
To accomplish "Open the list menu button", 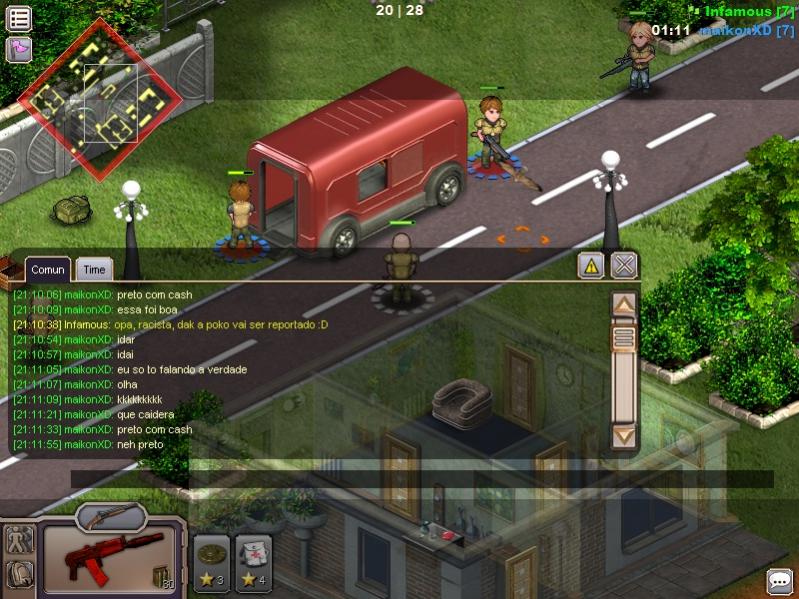I will click(x=19, y=18).
